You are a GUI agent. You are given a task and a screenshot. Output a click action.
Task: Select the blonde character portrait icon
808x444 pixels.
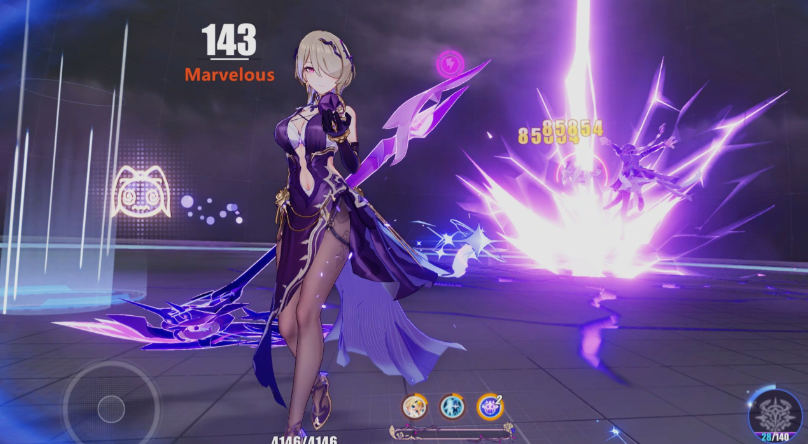[x=414, y=406]
